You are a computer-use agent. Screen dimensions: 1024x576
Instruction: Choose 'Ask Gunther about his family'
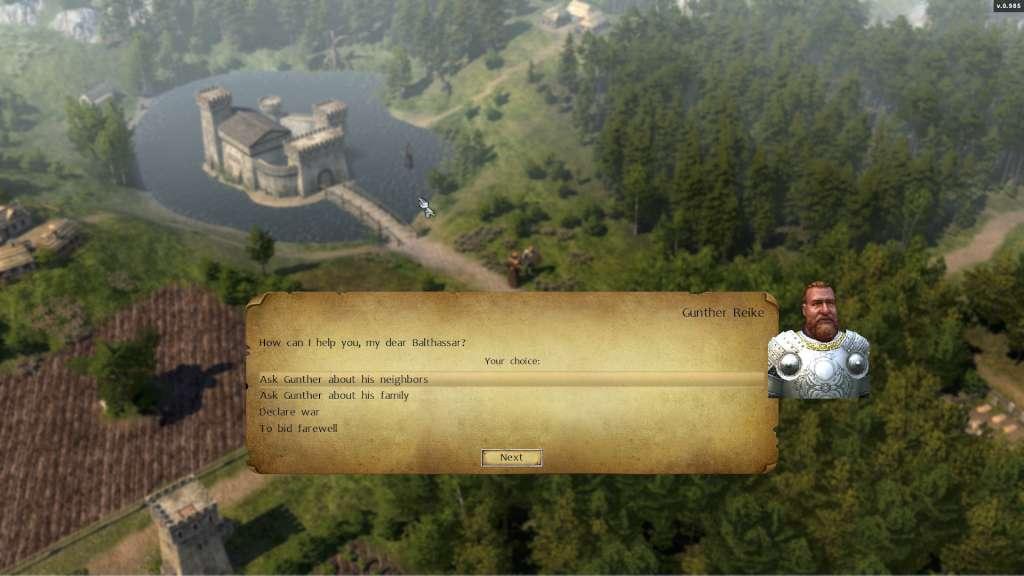334,396
